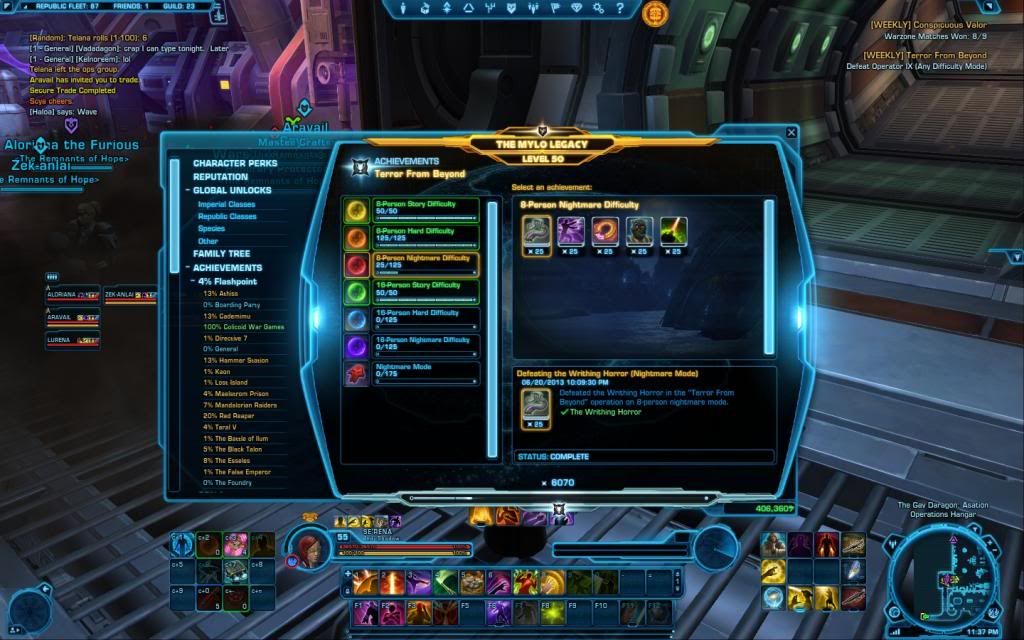Choose 16-Person Hard Difficulty achievement row
Screen dimensions: 1024x640
[x=411, y=319]
